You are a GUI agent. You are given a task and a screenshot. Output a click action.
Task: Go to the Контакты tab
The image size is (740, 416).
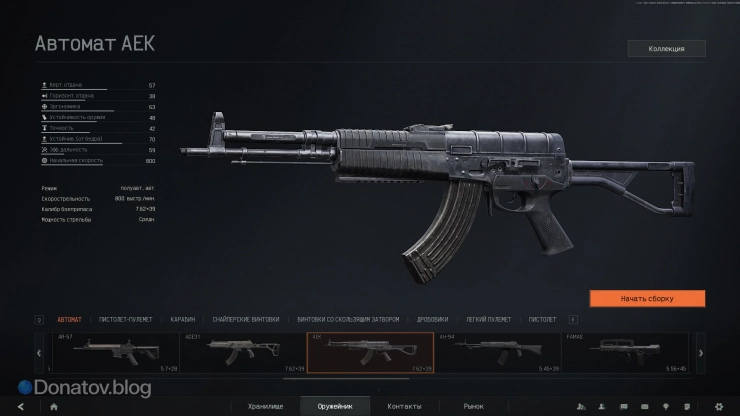pyautogui.click(x=404, y=406)
